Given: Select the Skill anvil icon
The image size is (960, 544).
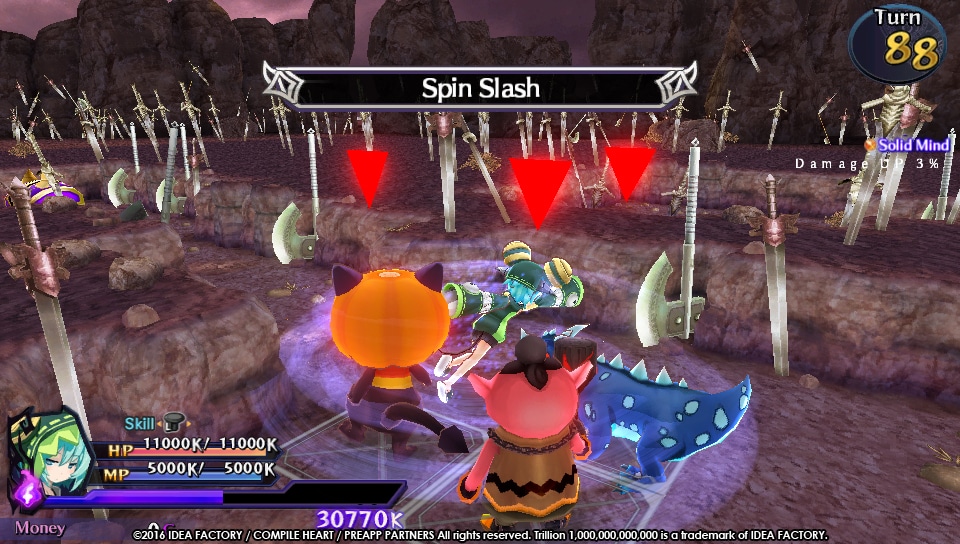Looking at the screenshot, I should point(172,424).
